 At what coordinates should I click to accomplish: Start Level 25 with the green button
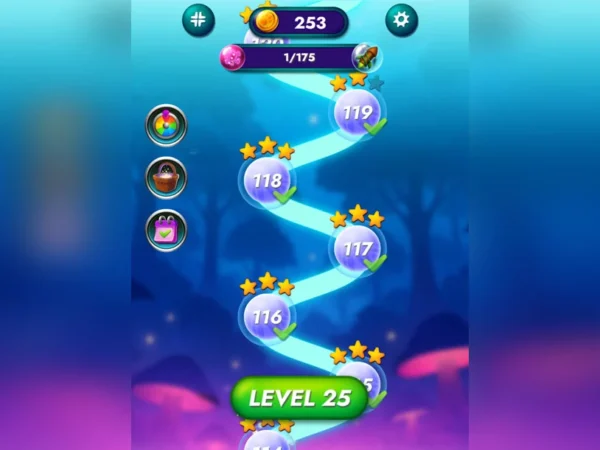[x=299, y=397]
